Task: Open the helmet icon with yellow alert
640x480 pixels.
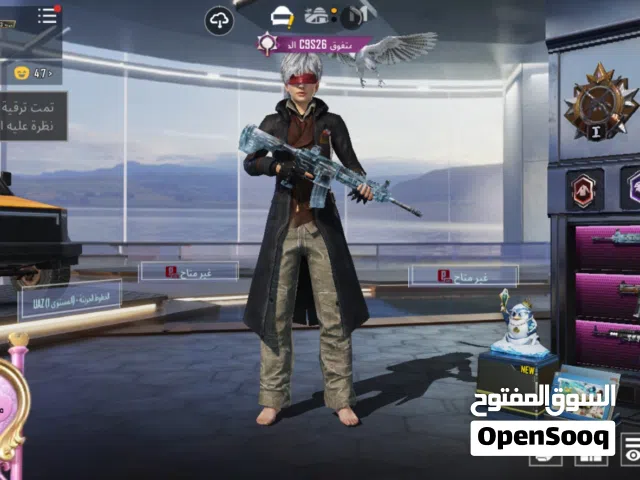Action: [283, 16]
